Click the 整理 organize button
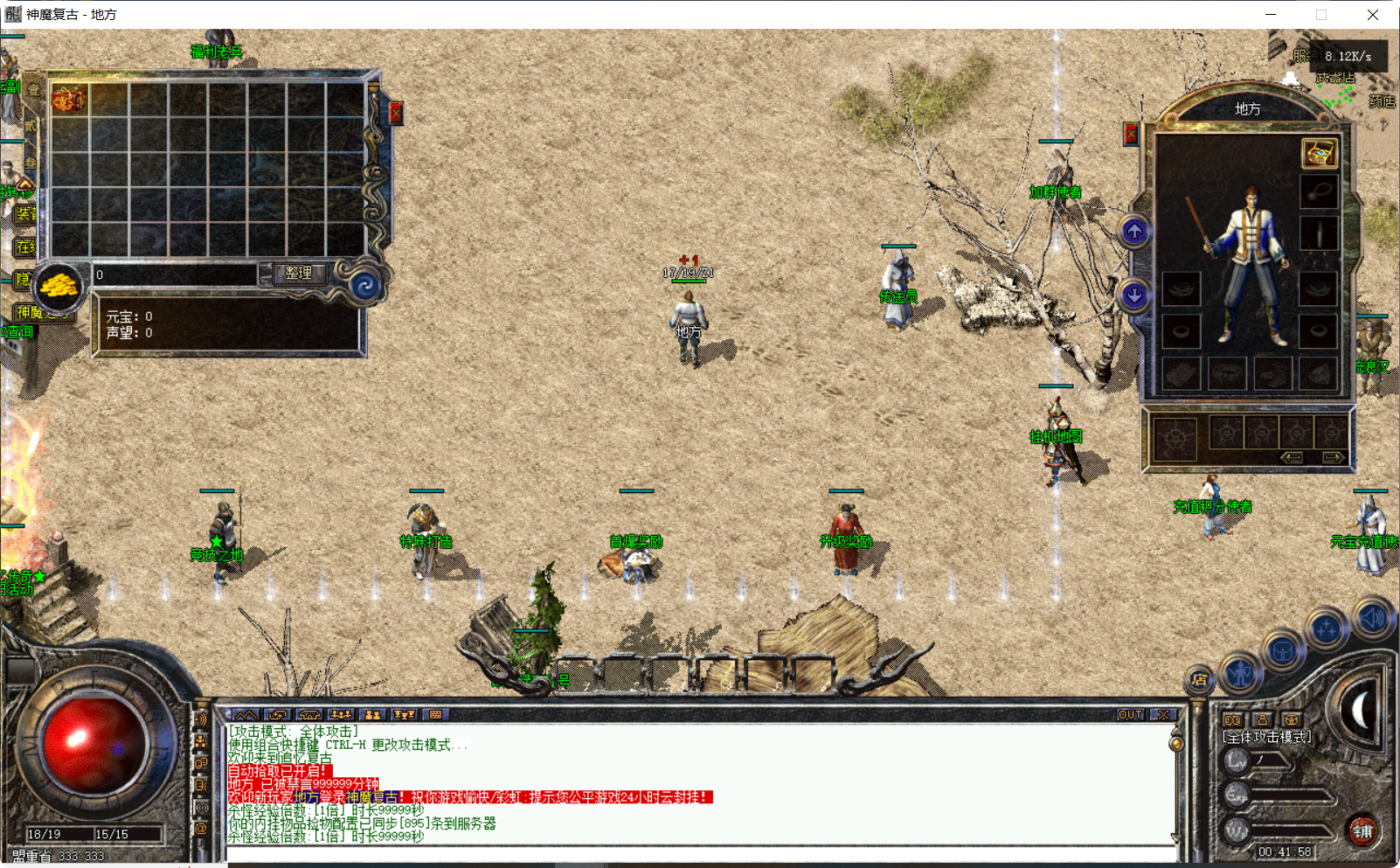1400x868 pixels. click(299, 274)
